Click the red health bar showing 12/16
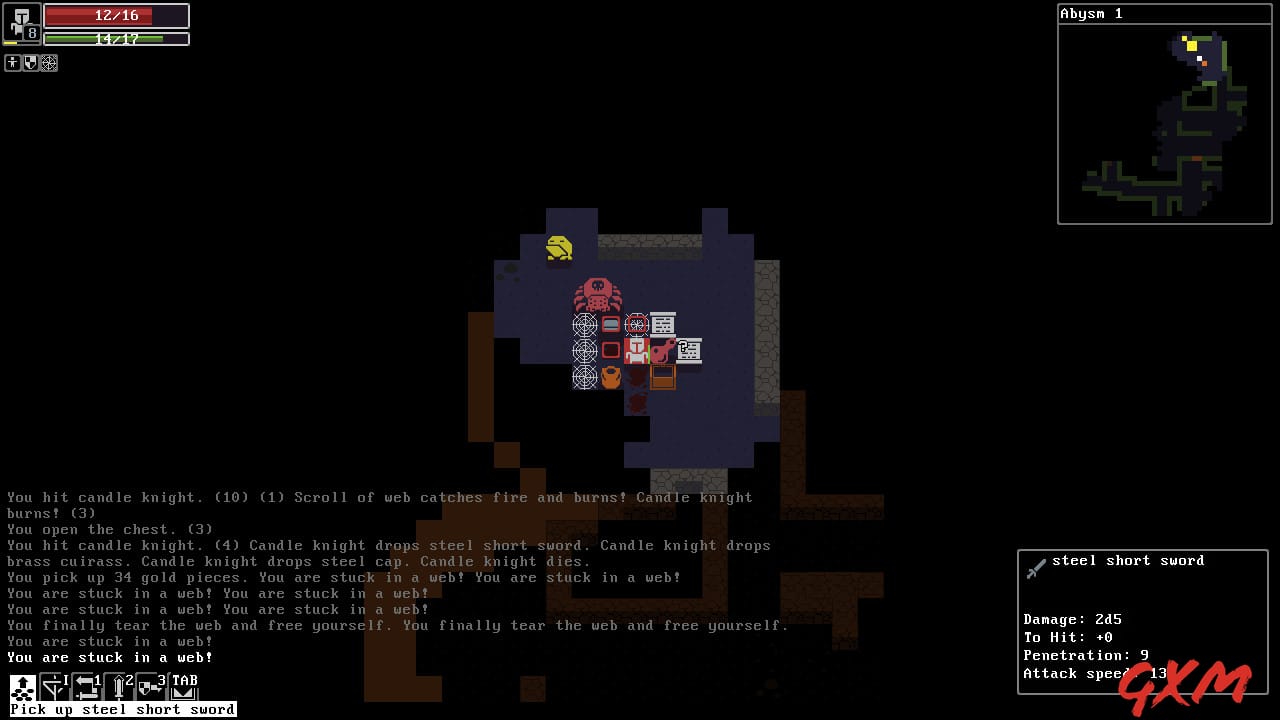The height and width of the screenshot is (720, 1280). coord(115,15)
